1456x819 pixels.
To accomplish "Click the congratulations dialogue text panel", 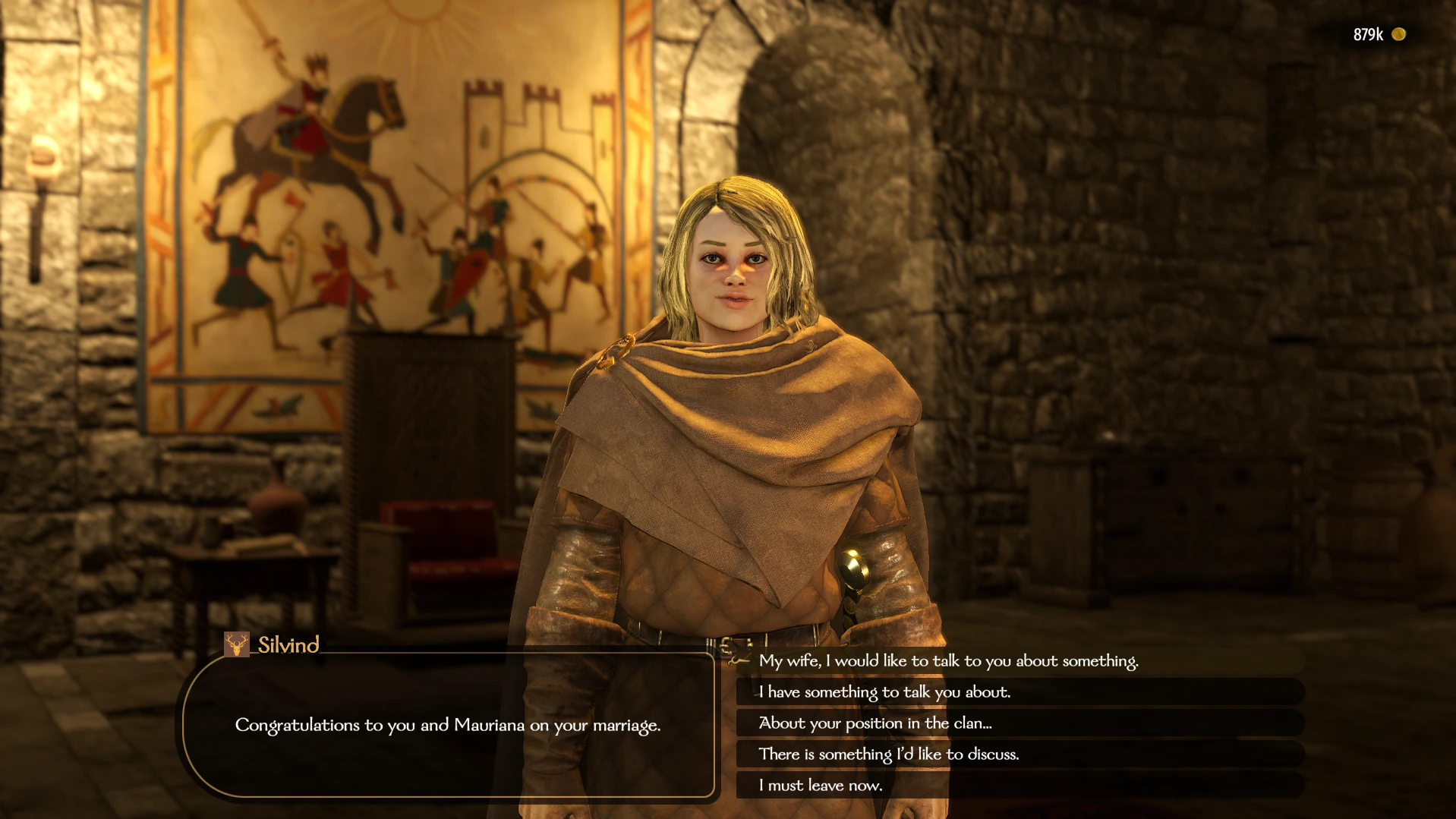I will pyautogui.click(x=449, y=726).
